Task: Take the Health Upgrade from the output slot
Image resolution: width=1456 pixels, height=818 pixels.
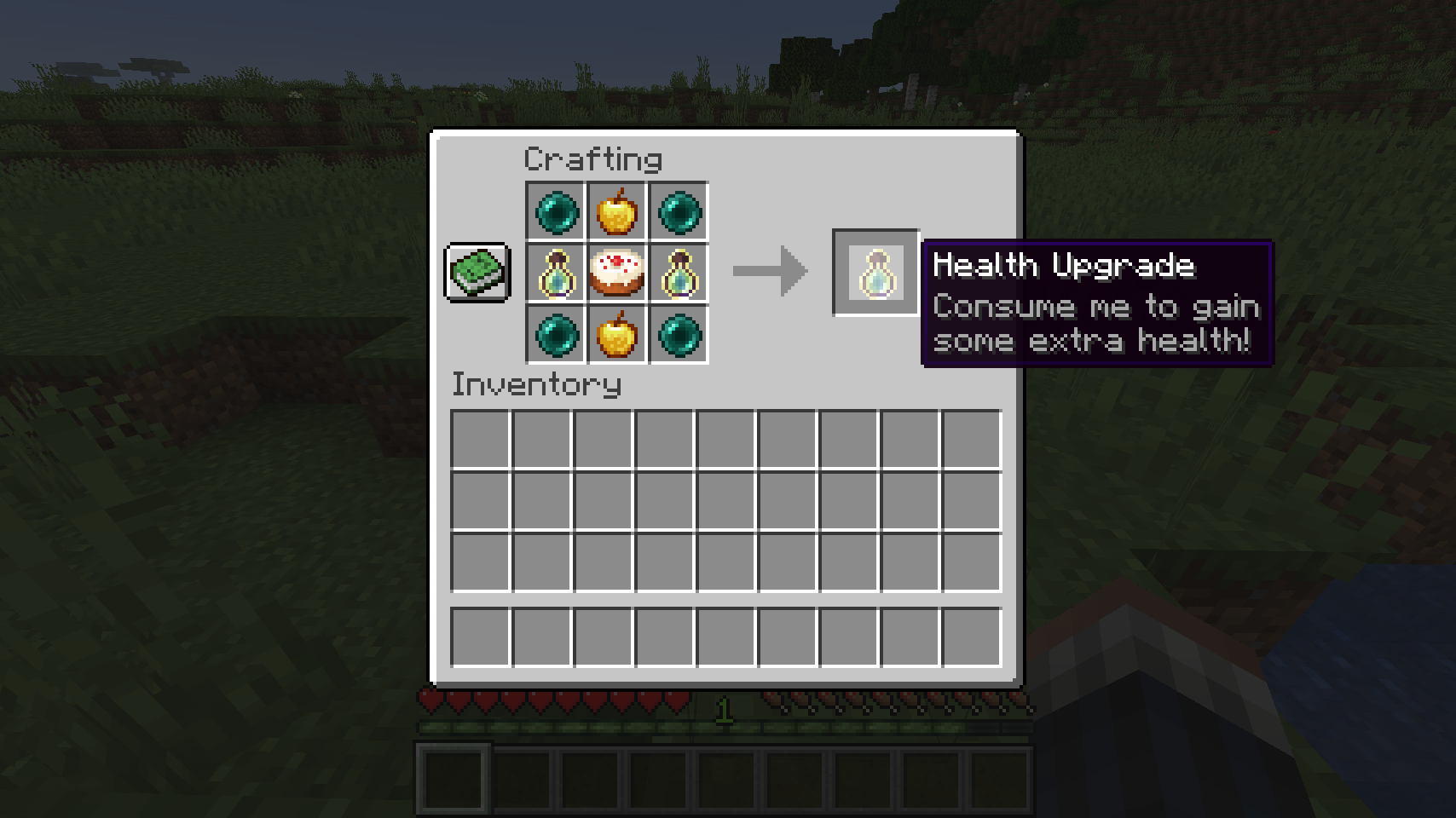Action: click(875, 273)
